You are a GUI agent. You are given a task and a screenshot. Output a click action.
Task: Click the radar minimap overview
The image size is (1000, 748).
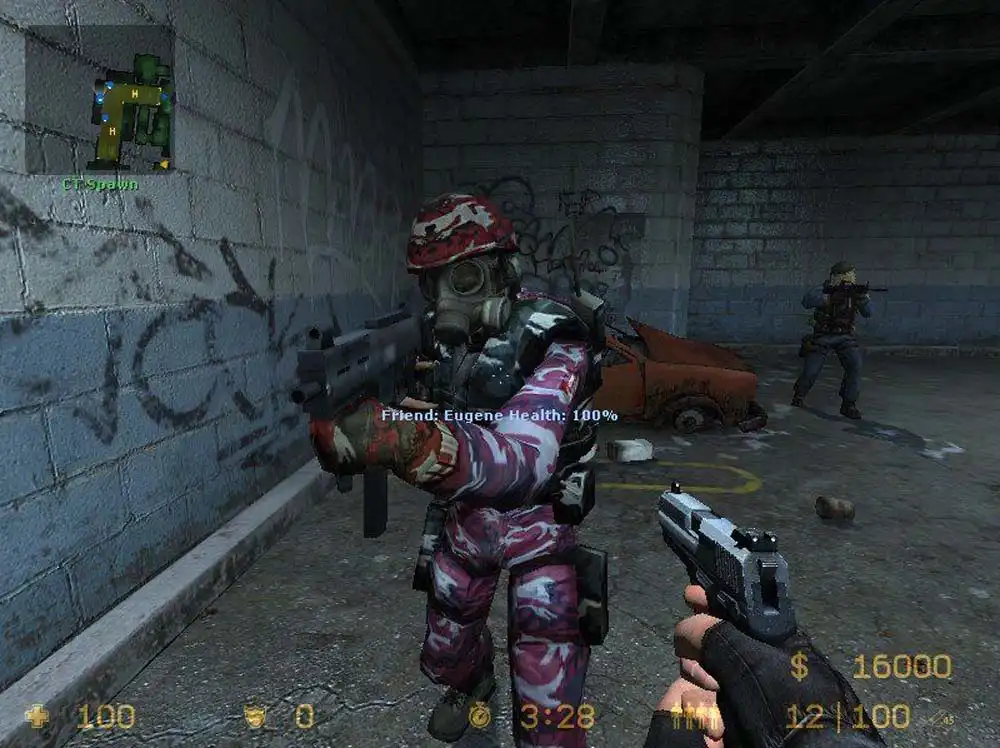pyautogui.click(x=100, y=100)
